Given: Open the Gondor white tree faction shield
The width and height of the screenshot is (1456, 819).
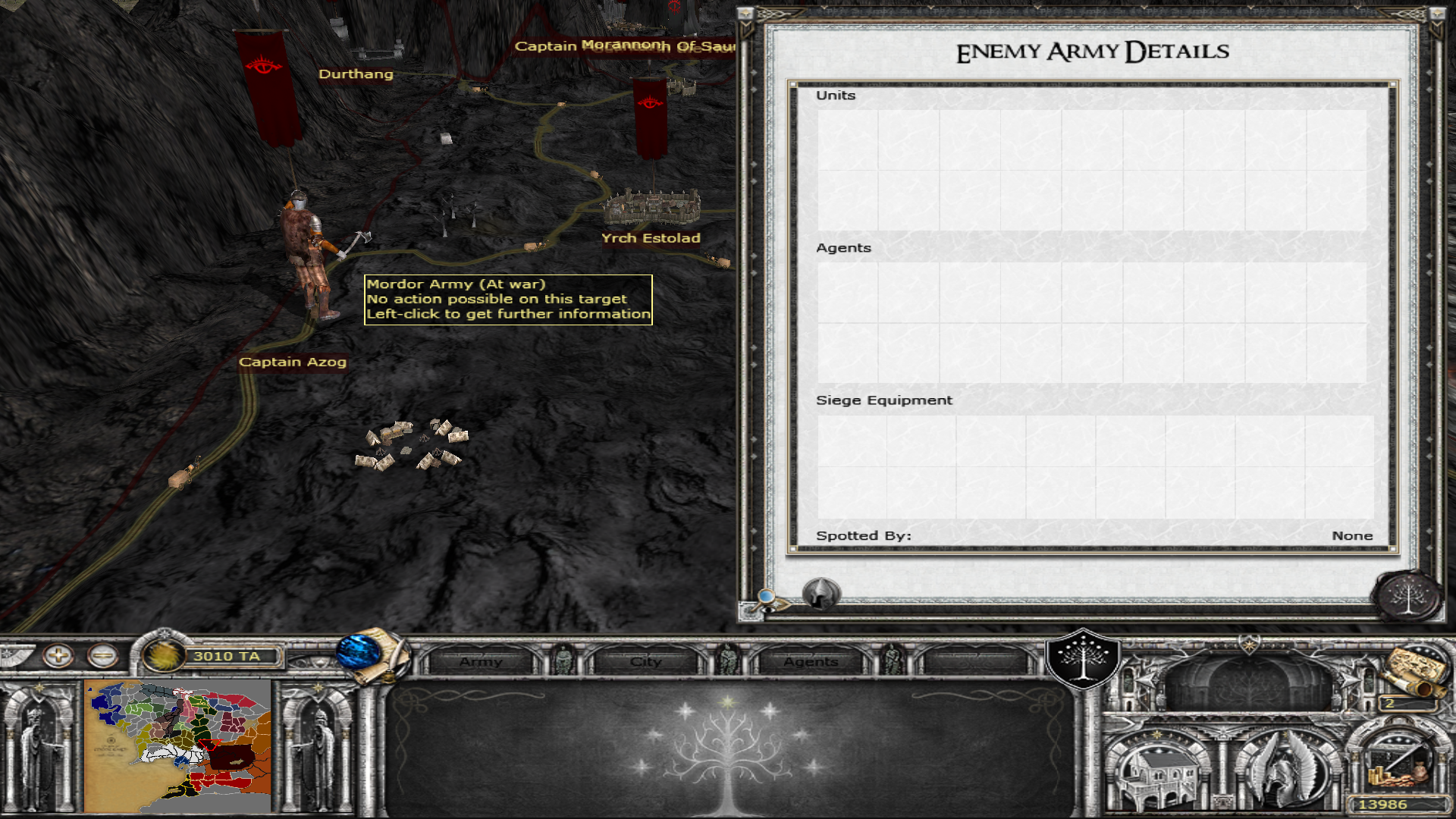Looking at the screenshot, I should tap(1083, 658).
